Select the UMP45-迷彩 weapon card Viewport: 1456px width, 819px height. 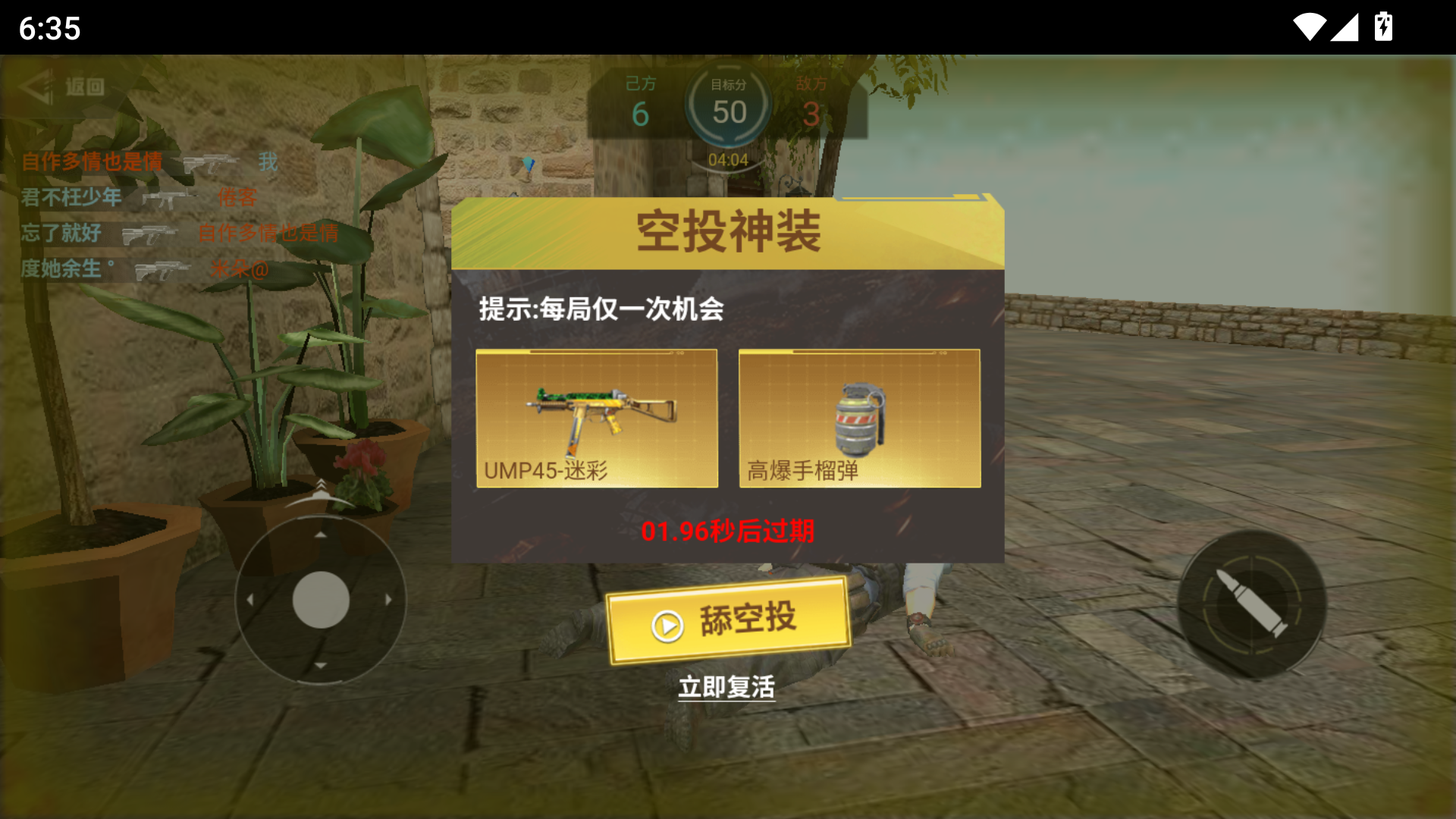[x=597, y=418]
